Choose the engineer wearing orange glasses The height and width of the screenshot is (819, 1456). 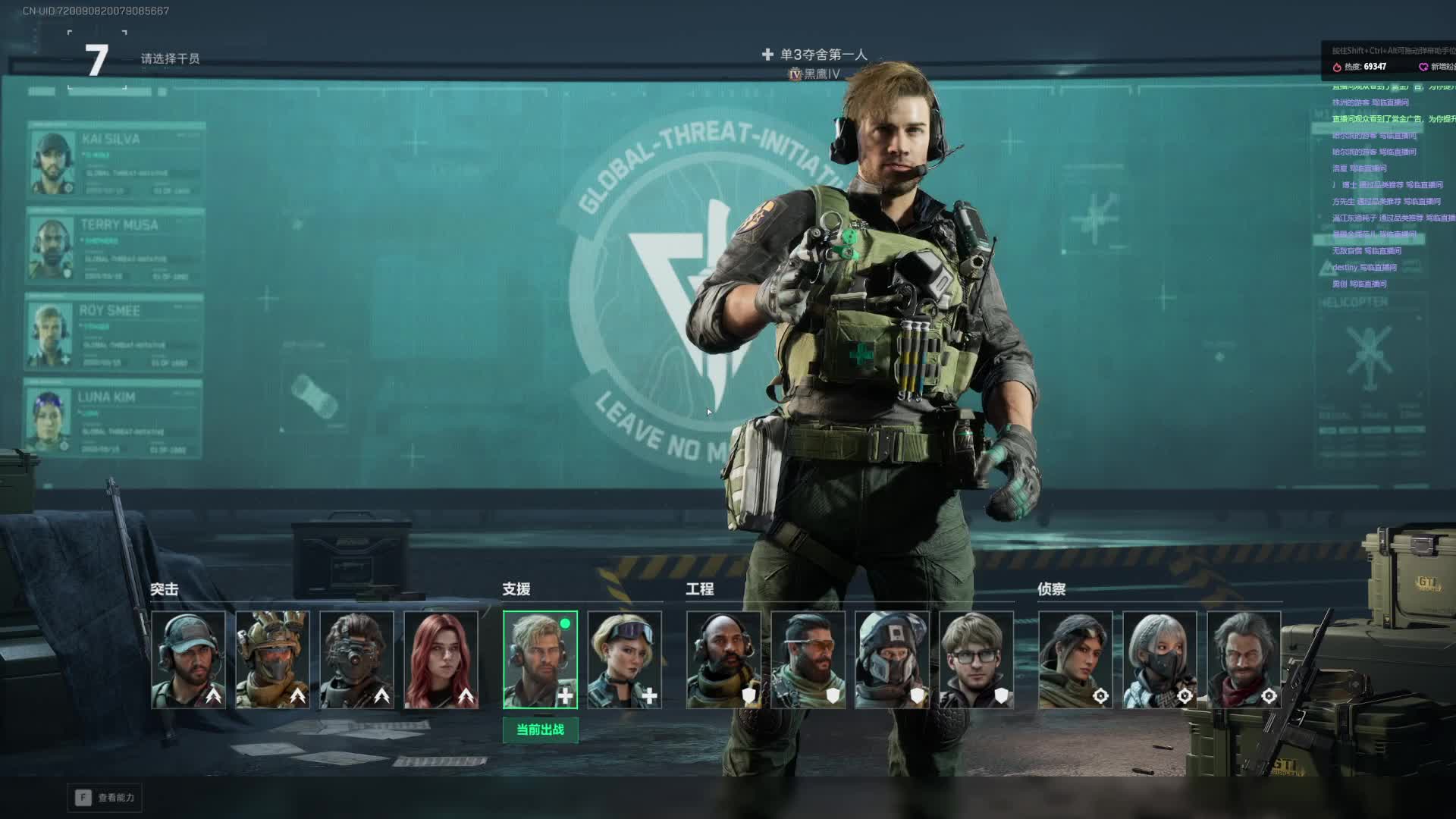[808, 660]
